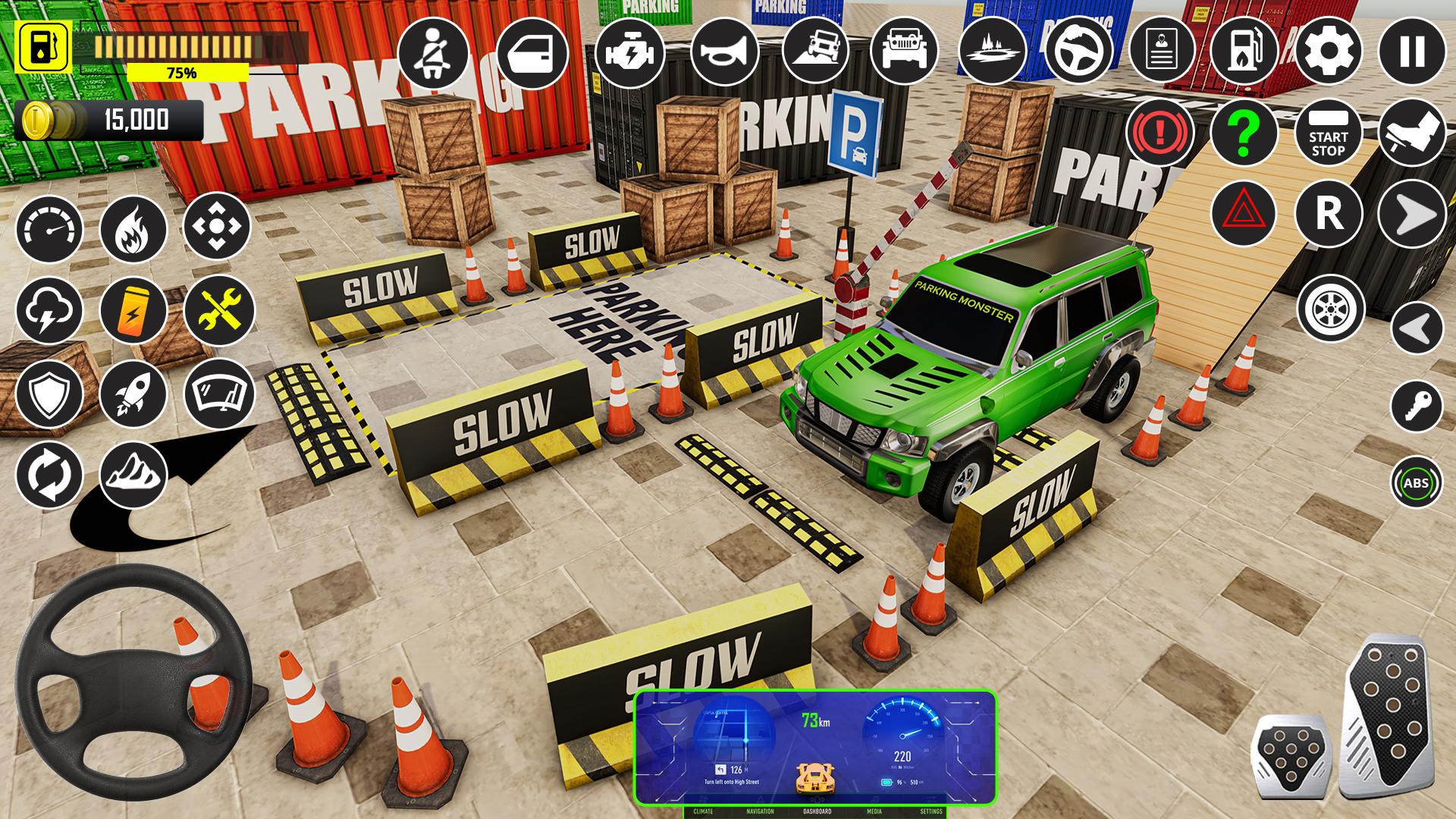Tap the windshield wiper icon

coord(218,394)
